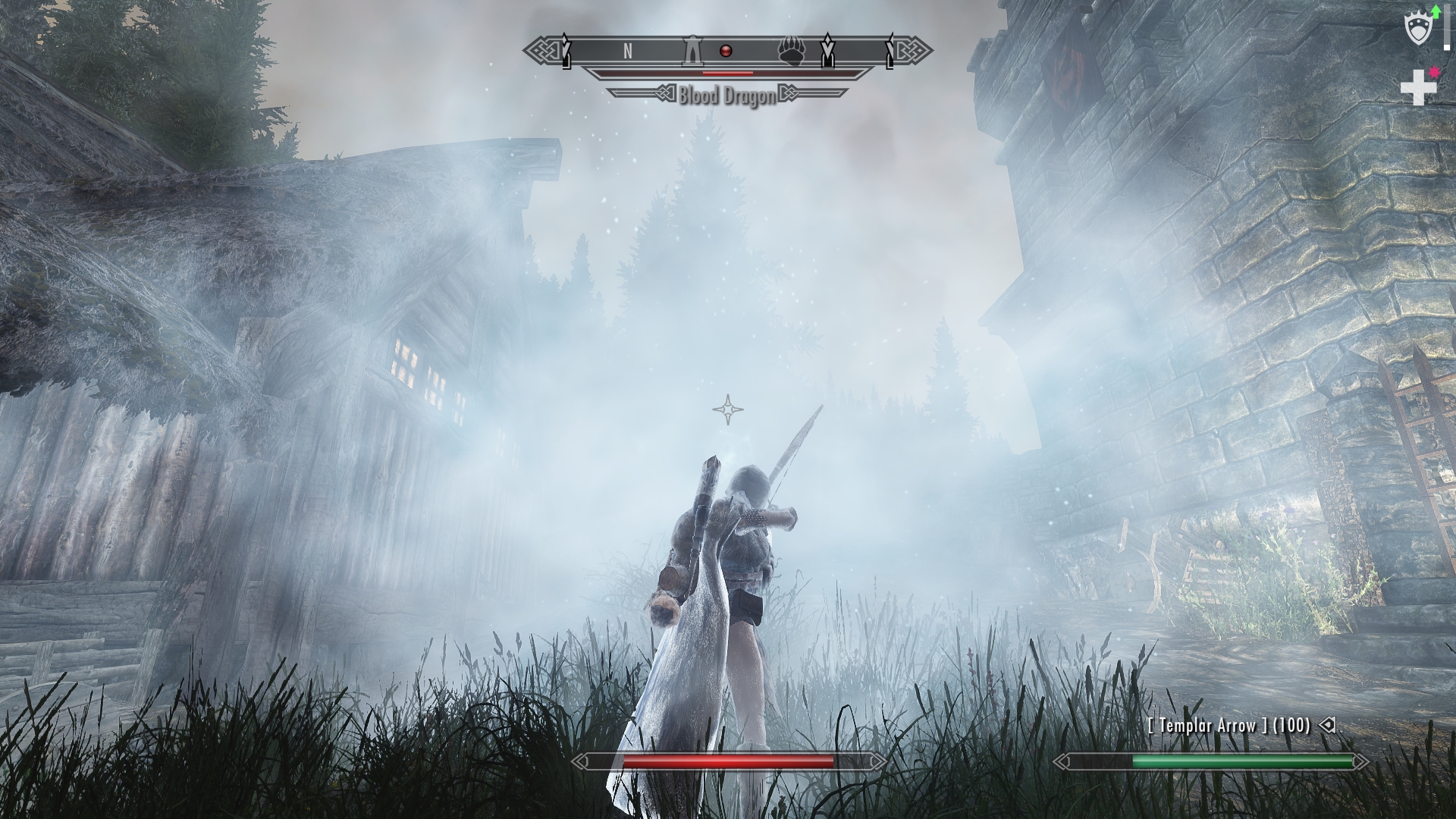Click the red enemy dot on the compass
The height and width of the screenshot is (819, 1456).
point(726,51)
